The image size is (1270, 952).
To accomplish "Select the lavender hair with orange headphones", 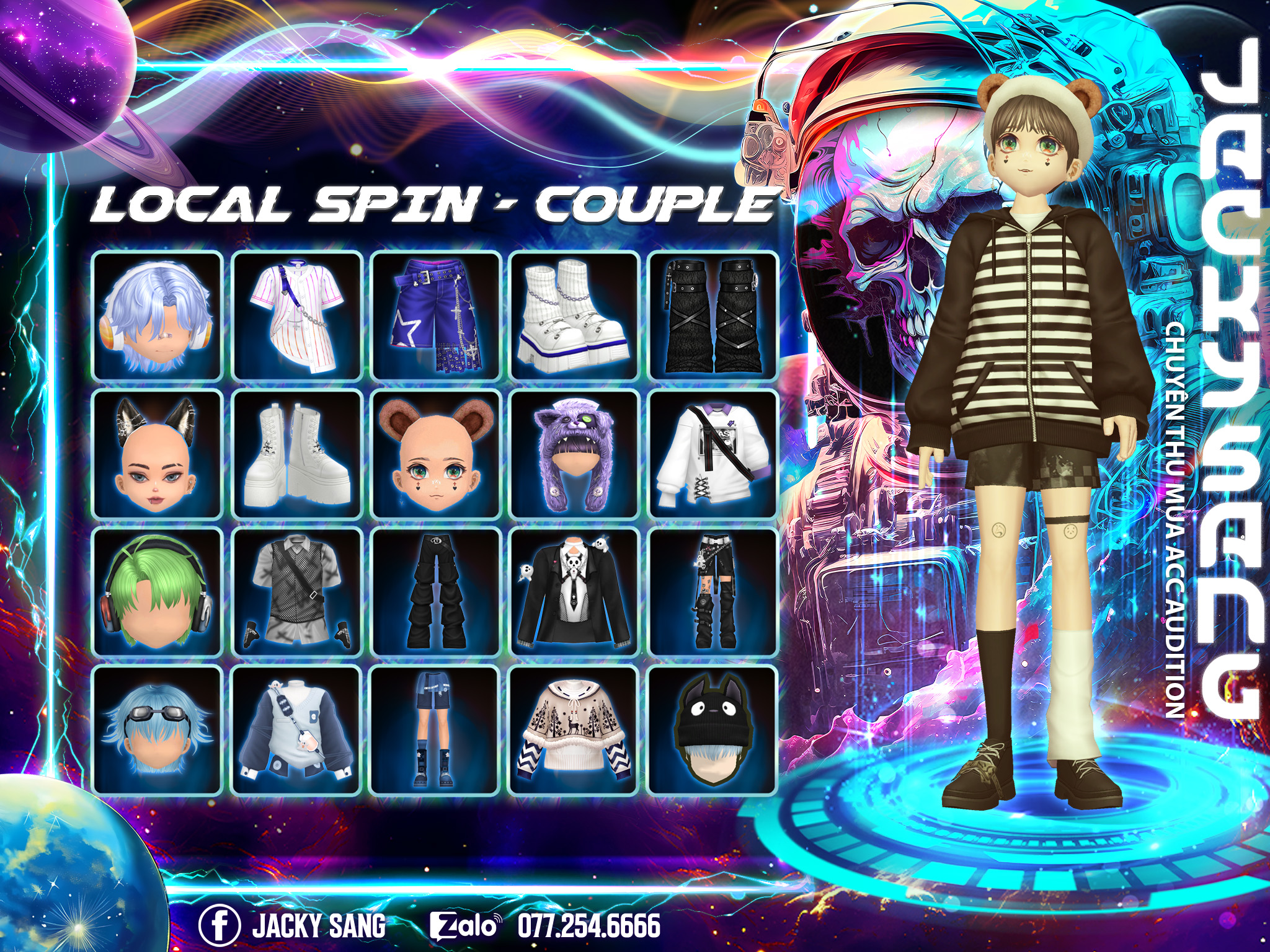I will tap(157, 315).
